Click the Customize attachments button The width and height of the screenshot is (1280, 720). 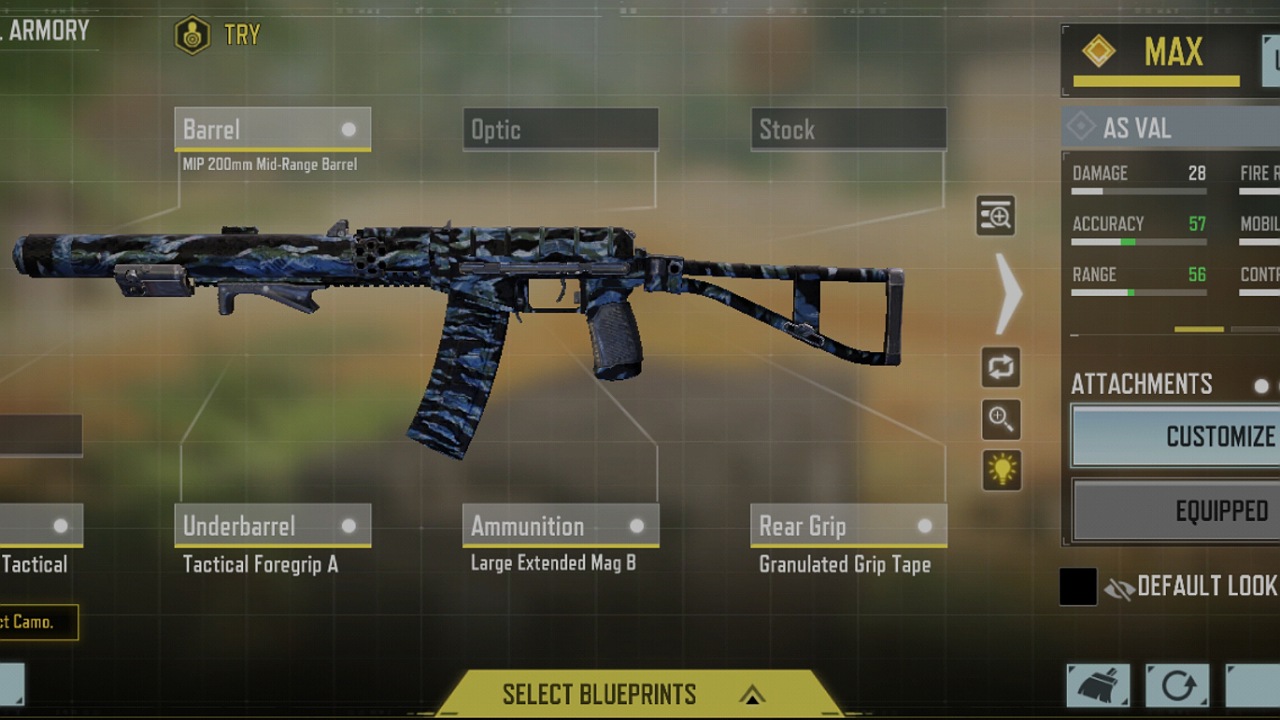1176,436
